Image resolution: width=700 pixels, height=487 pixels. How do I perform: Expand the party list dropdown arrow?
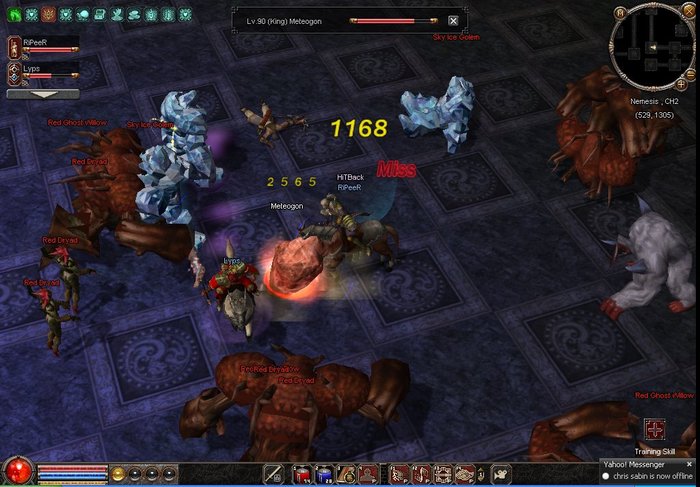[x=42, y=93]
